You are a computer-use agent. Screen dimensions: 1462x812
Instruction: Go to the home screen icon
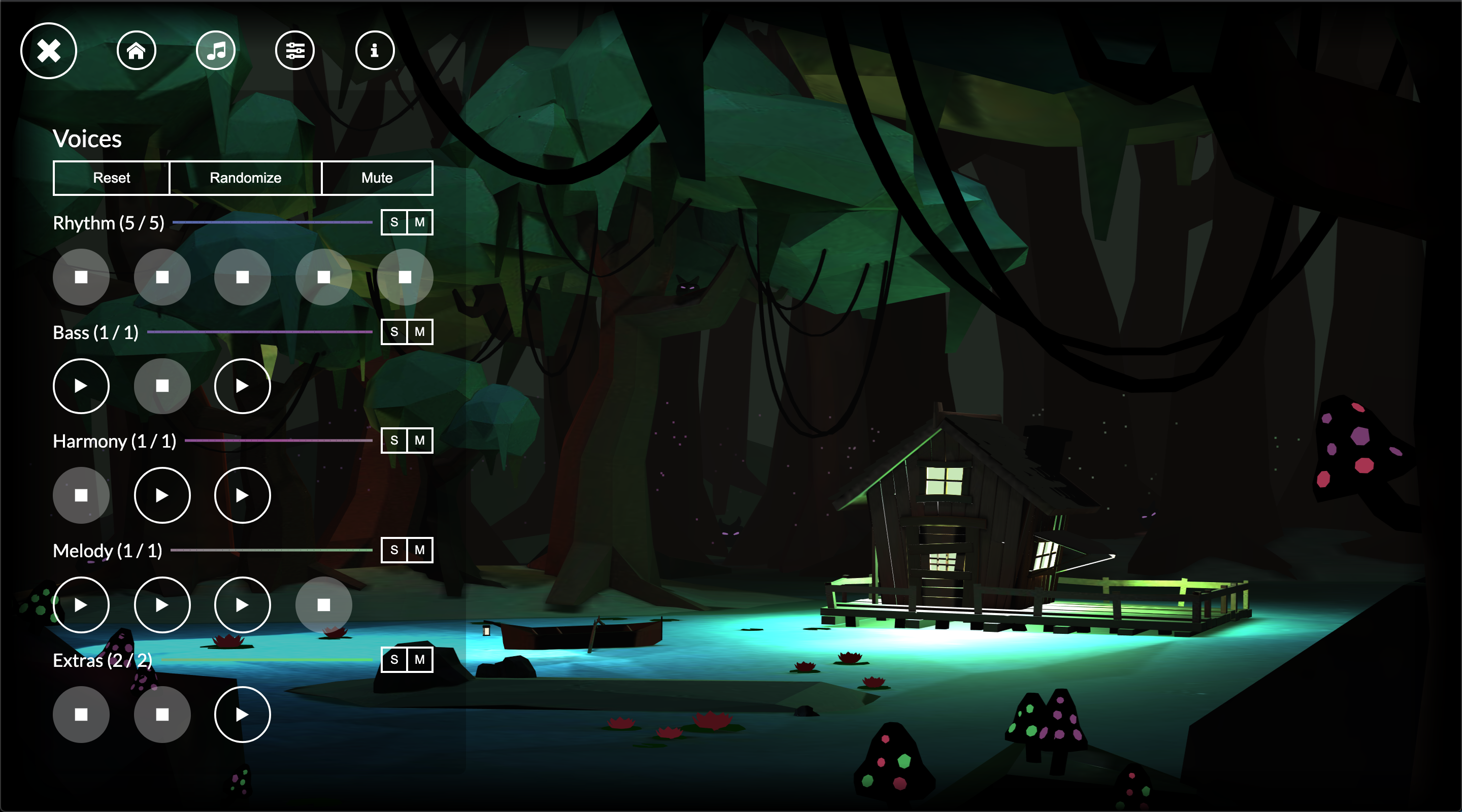pos(136,51)
